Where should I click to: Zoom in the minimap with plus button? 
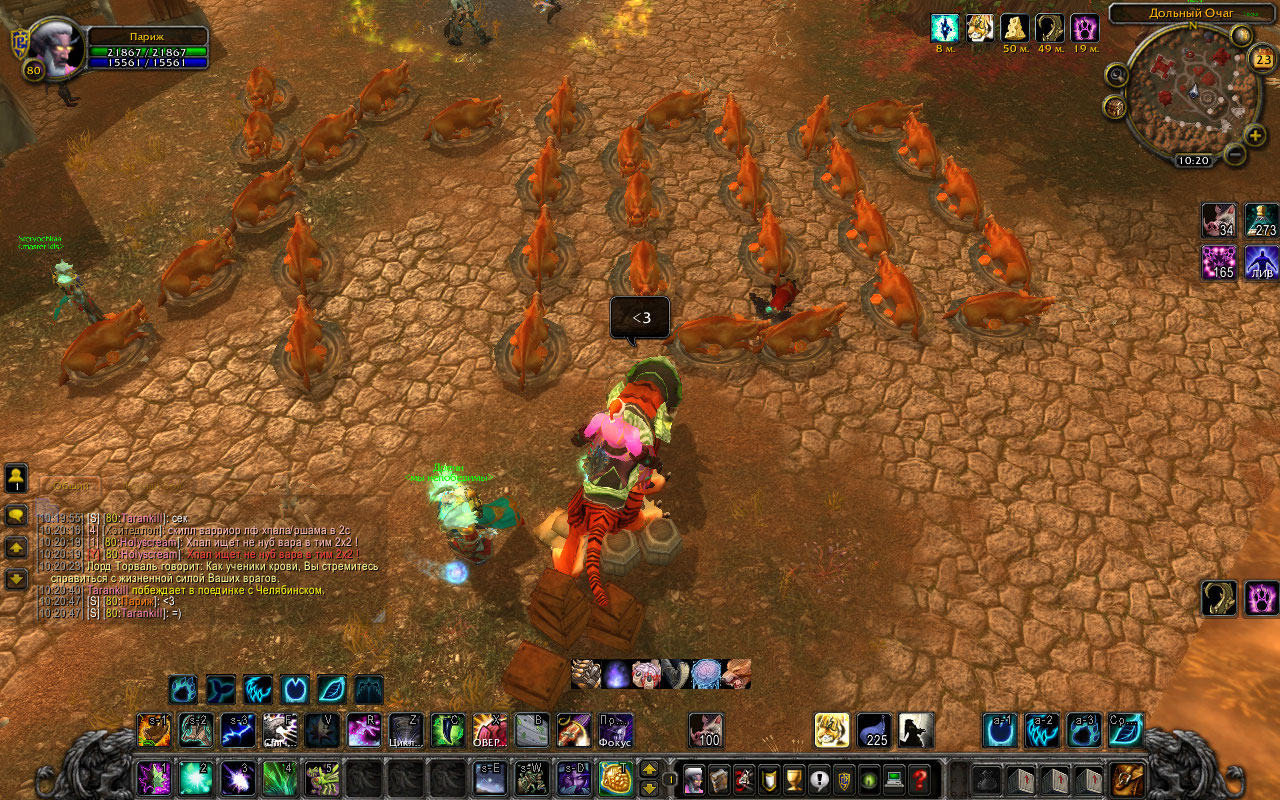pyautogui.click(x=1256, y=135)
